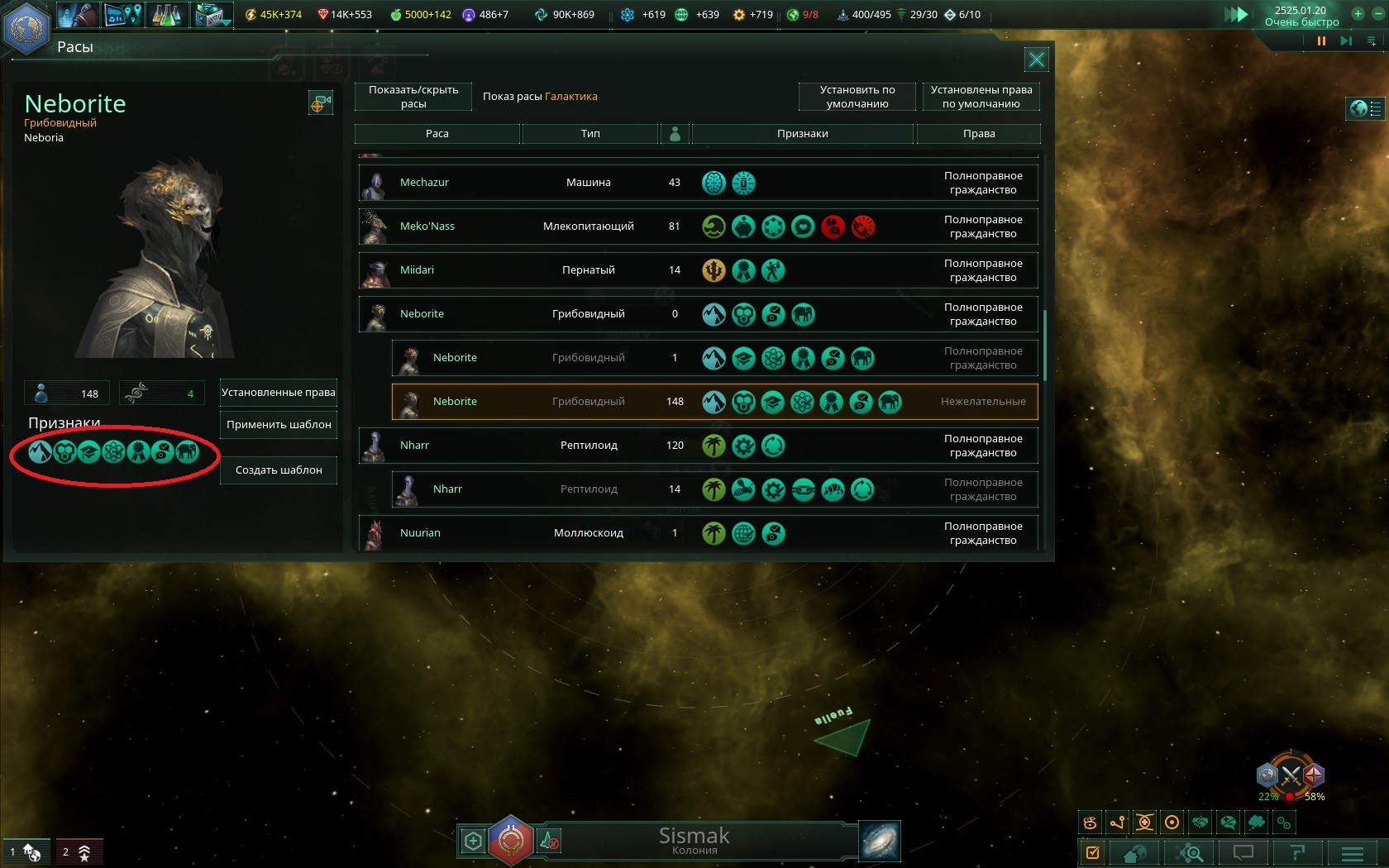Select the diplomacy handshake map mode icon
The width and height of the screenshot is (1389, 868).
1200,822
